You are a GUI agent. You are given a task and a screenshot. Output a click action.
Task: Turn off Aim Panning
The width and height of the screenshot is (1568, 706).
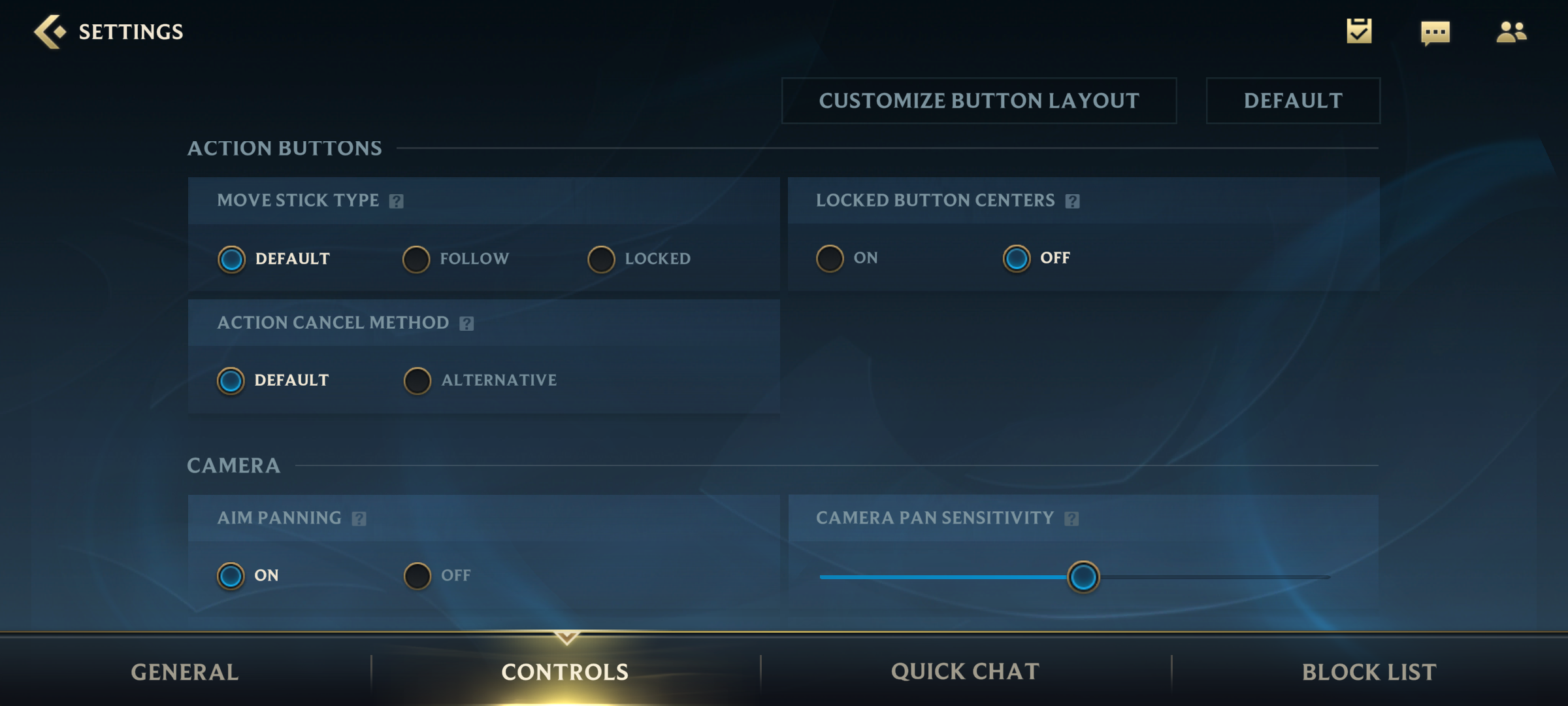tap(417, 575)
